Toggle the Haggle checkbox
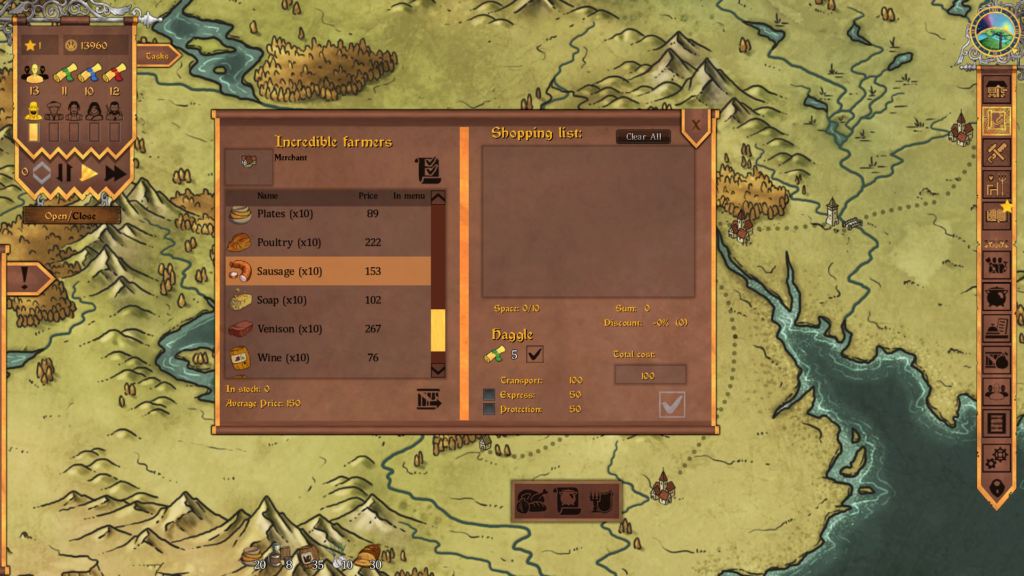This screenshot has width=1024, height=576. (535, 354)
